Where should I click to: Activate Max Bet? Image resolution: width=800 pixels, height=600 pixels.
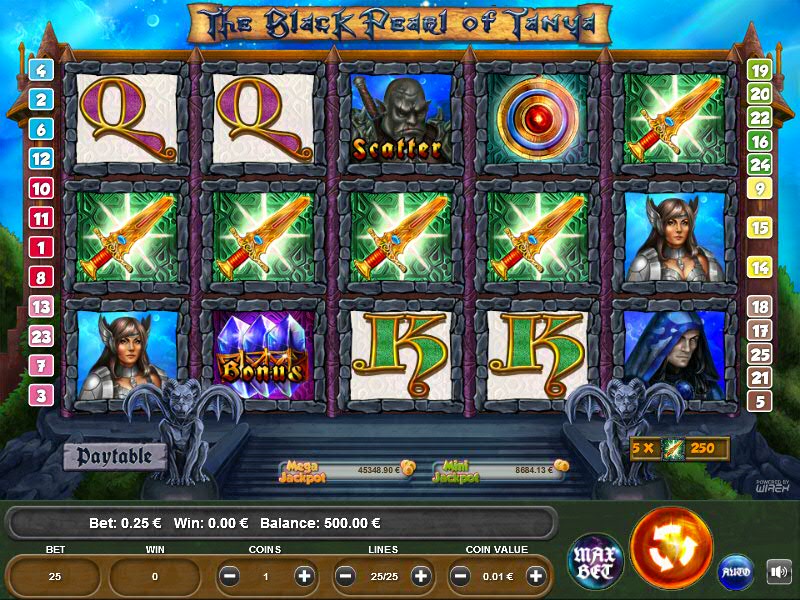click(x=596, y=560)
